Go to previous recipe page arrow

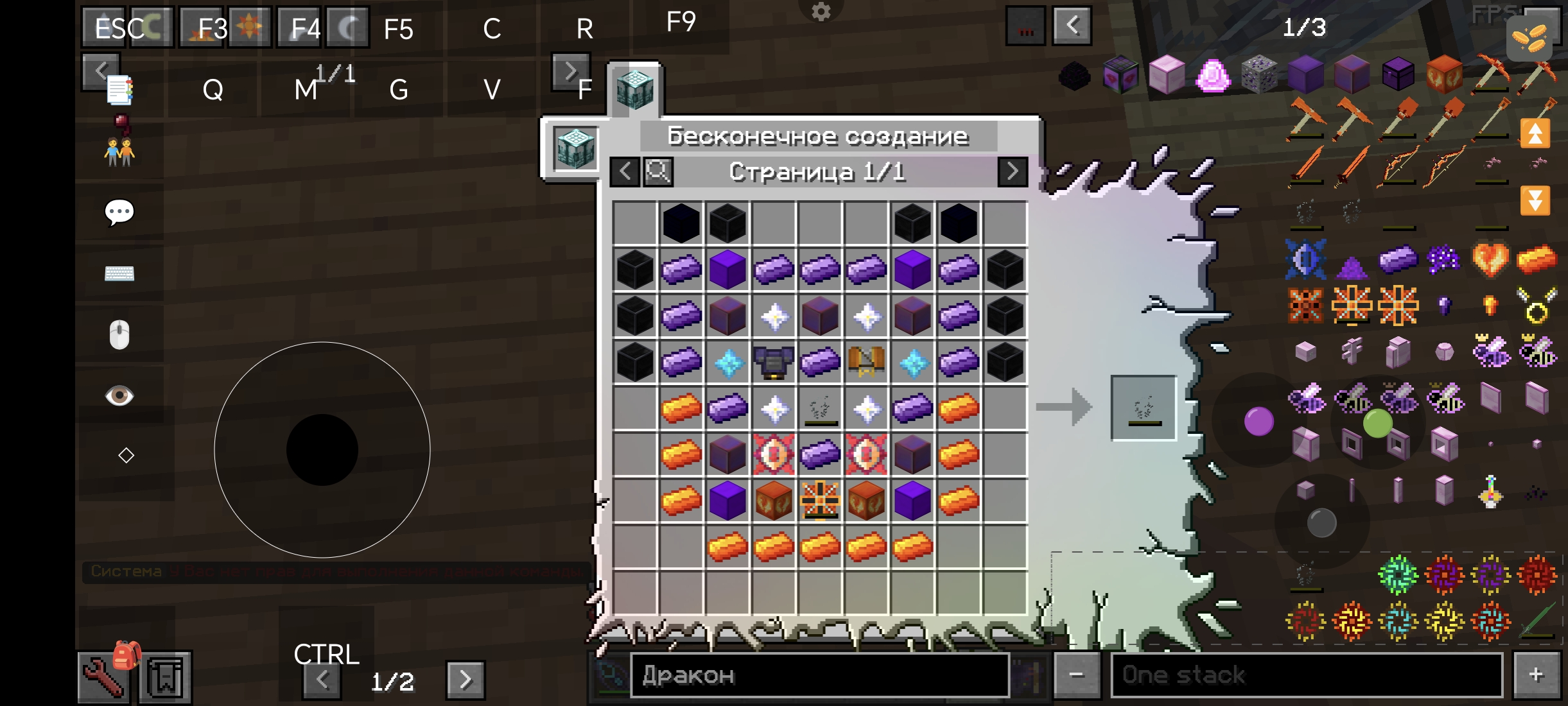625,172
